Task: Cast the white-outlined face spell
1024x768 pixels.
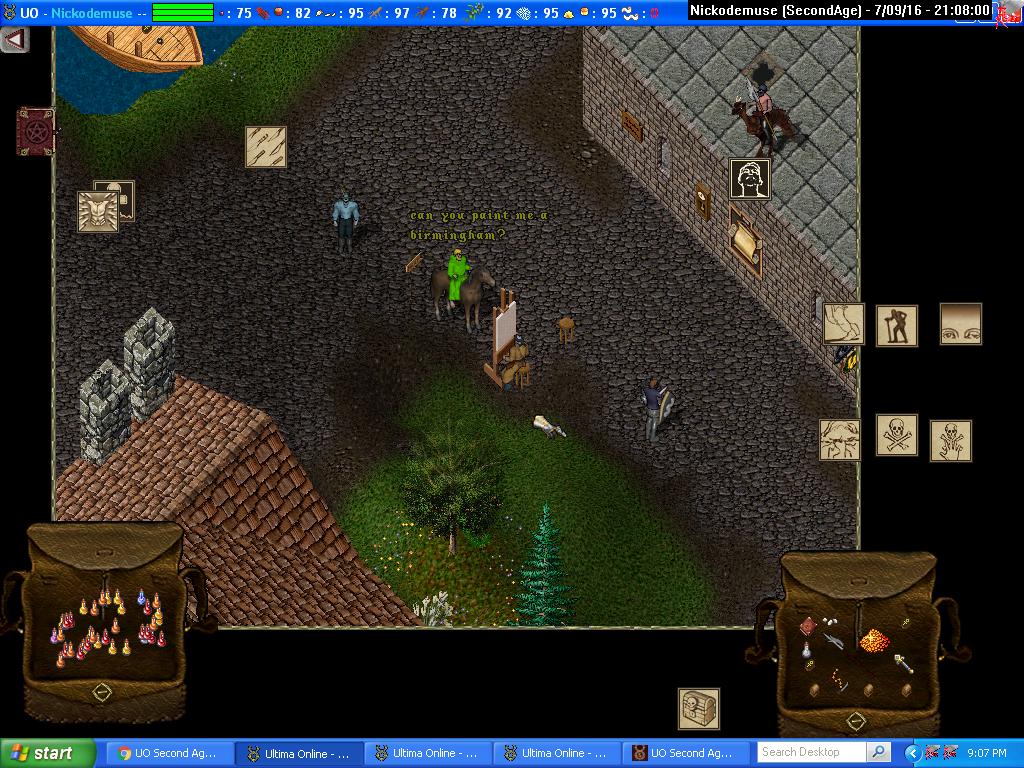Action: point(749,179)
